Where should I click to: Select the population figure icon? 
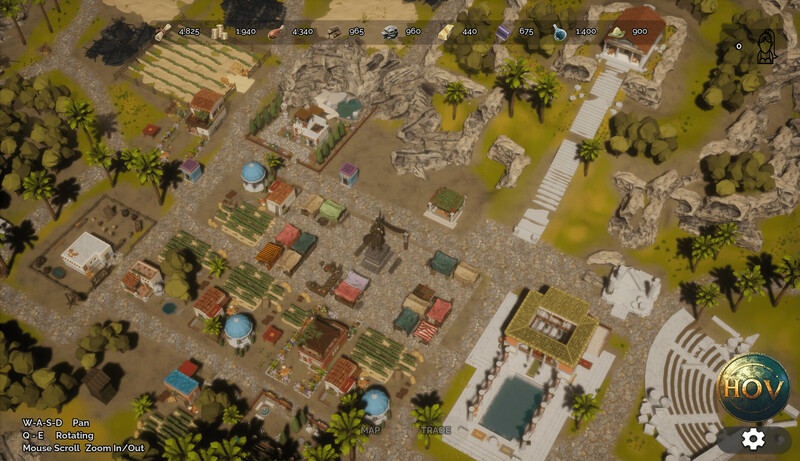pyautogui.click(x=766, y=47)
